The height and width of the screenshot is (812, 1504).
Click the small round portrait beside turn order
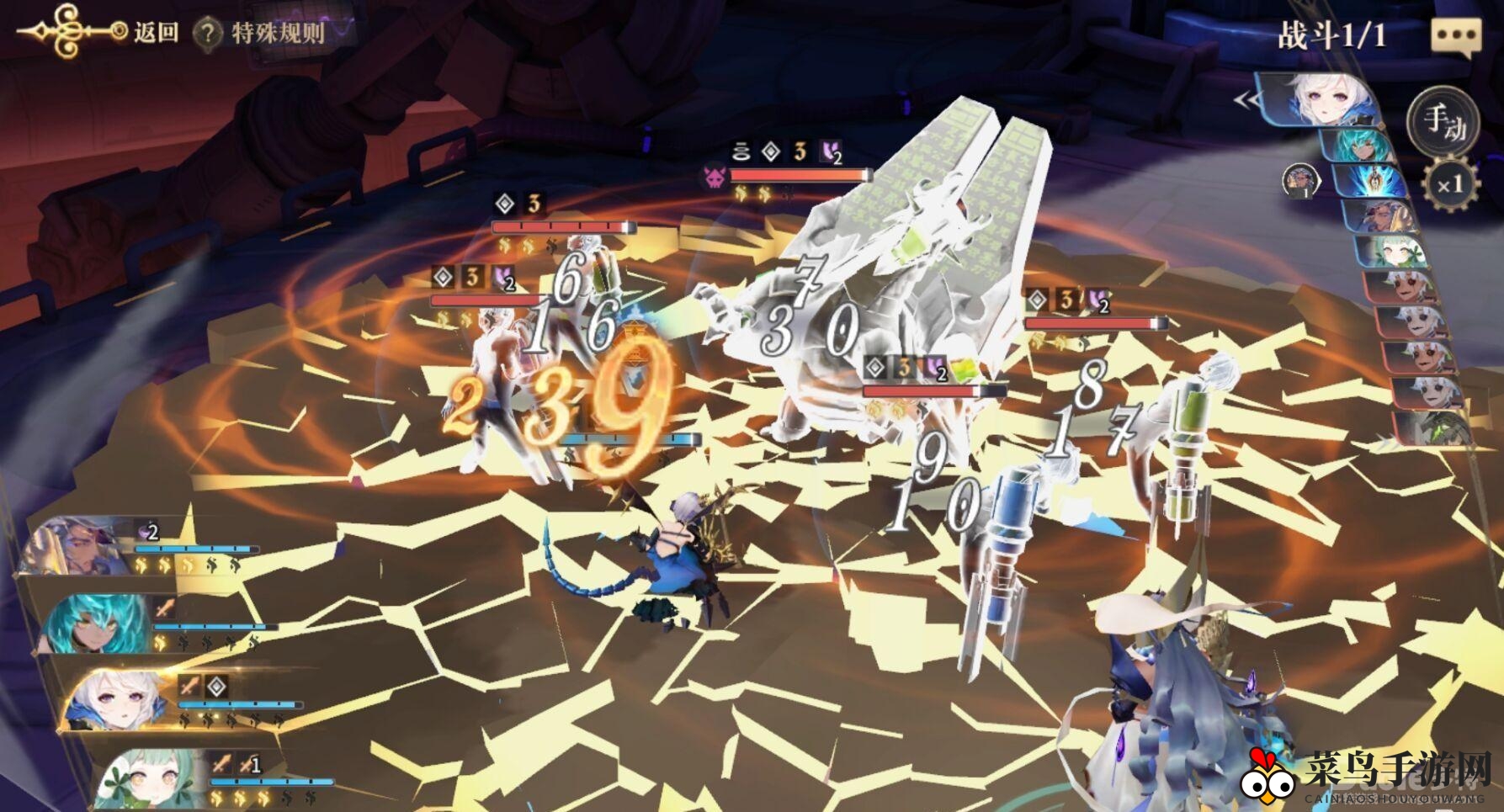click(x=1300, y=180)
